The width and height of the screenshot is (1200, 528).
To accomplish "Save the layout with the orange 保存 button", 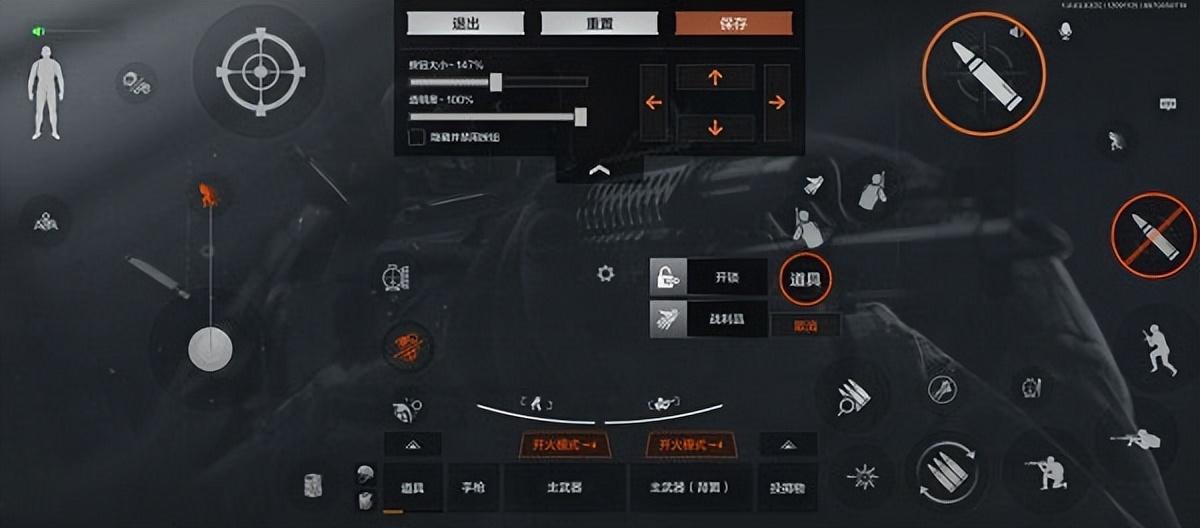I will pos(733,24).
